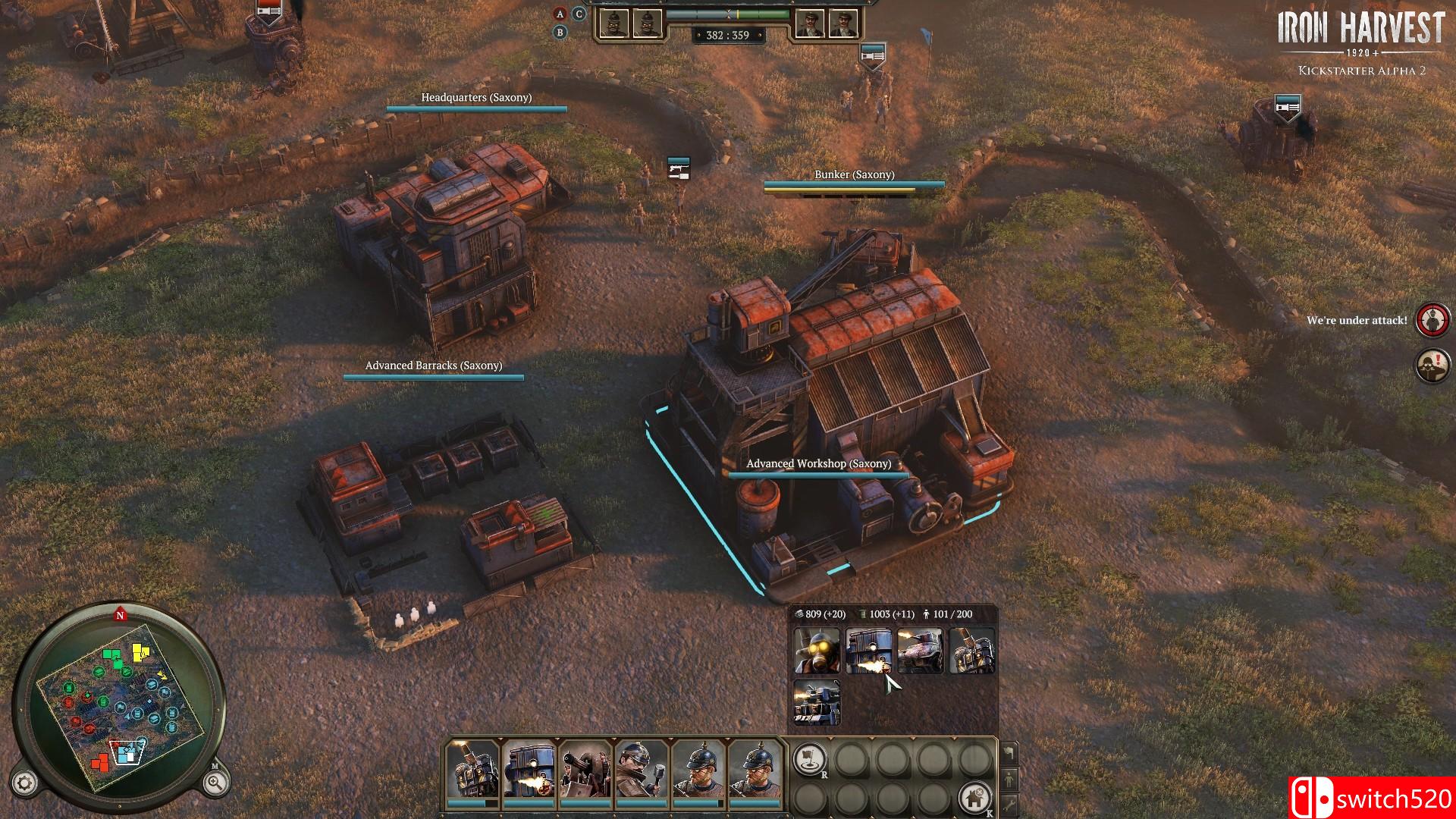This screenshot has height=819, width=1456.
Task: Select capture point B indicator
Action: (560, 33)
